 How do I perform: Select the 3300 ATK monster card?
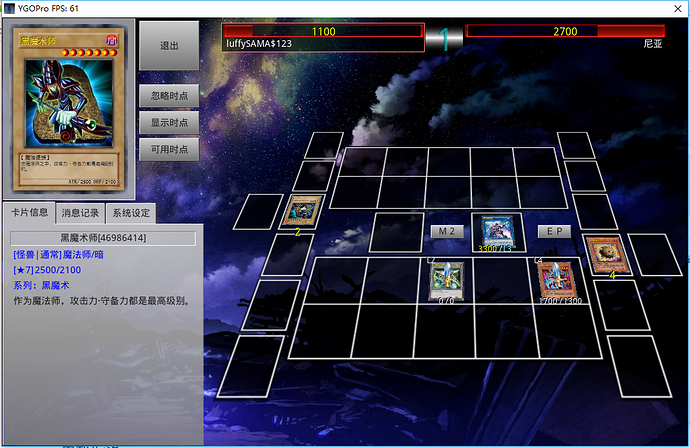coord(497,231)
